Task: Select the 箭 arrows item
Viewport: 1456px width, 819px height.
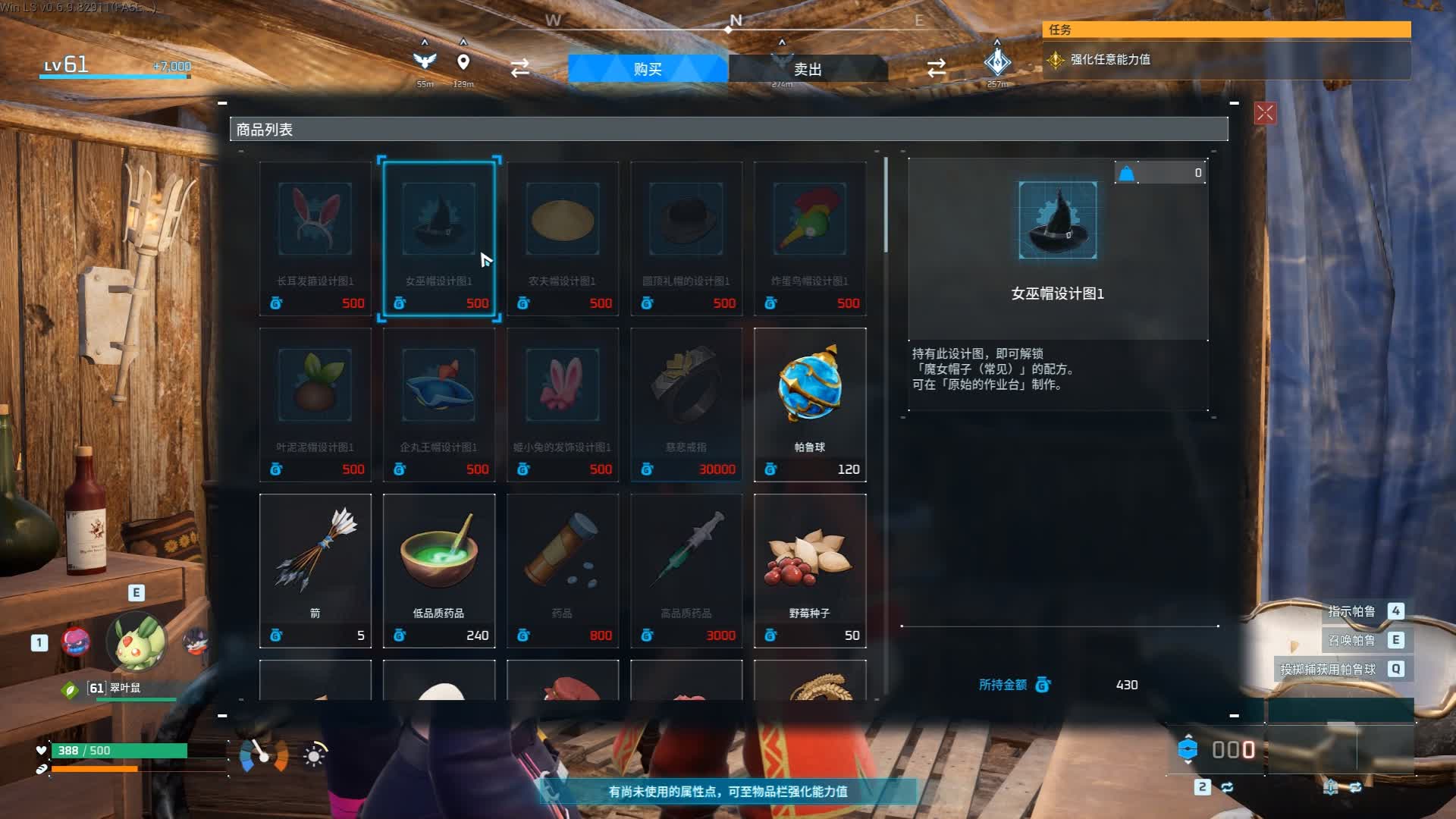Action: [315, 570]
